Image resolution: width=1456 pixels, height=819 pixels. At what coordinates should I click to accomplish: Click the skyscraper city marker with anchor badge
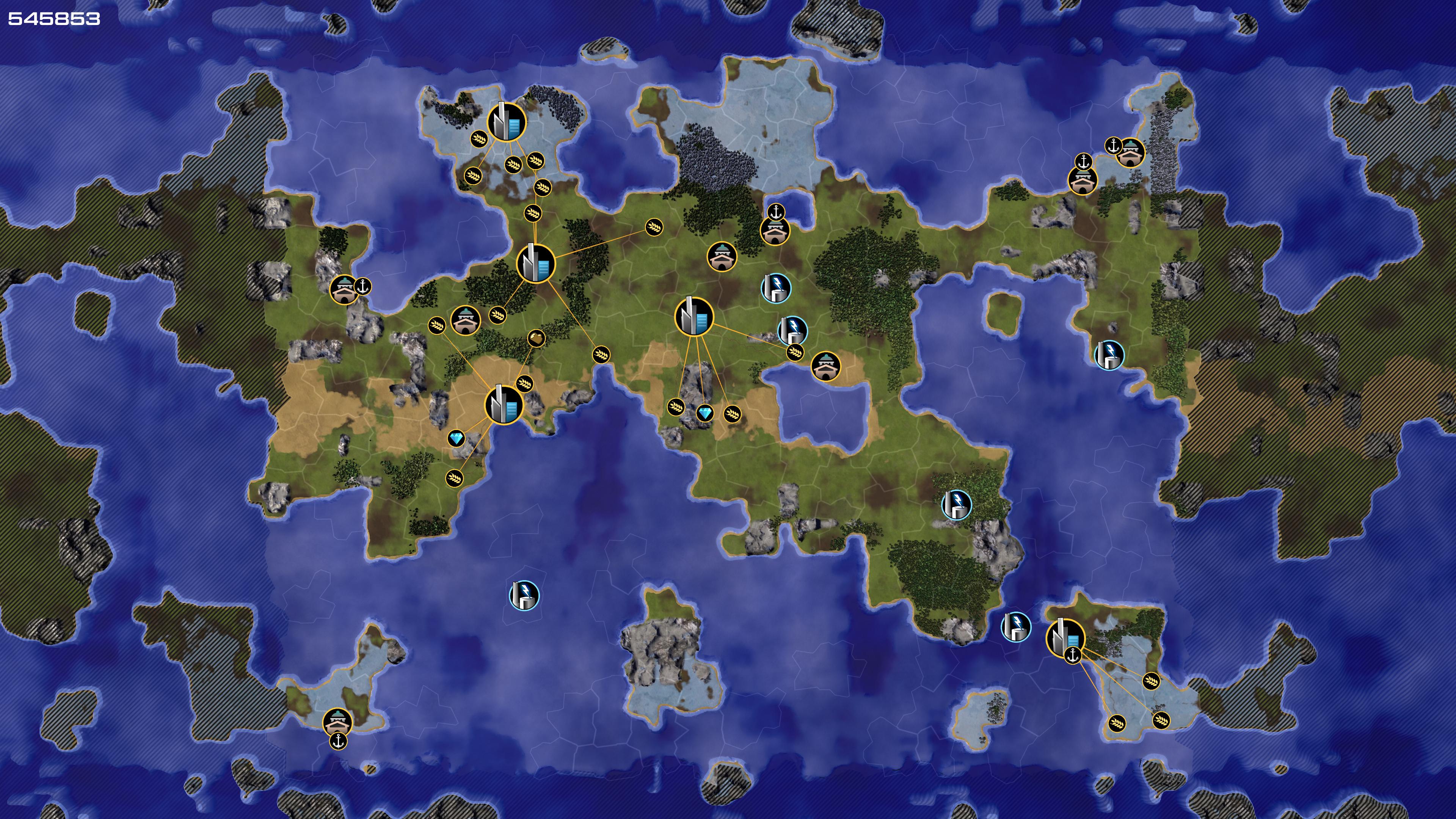point(1065,637)
